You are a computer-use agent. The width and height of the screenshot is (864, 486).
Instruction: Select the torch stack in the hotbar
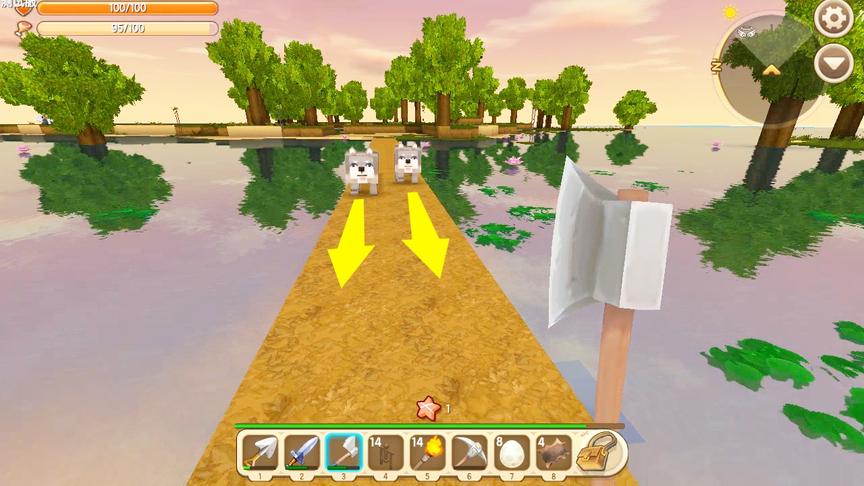(x=428, y=453)
